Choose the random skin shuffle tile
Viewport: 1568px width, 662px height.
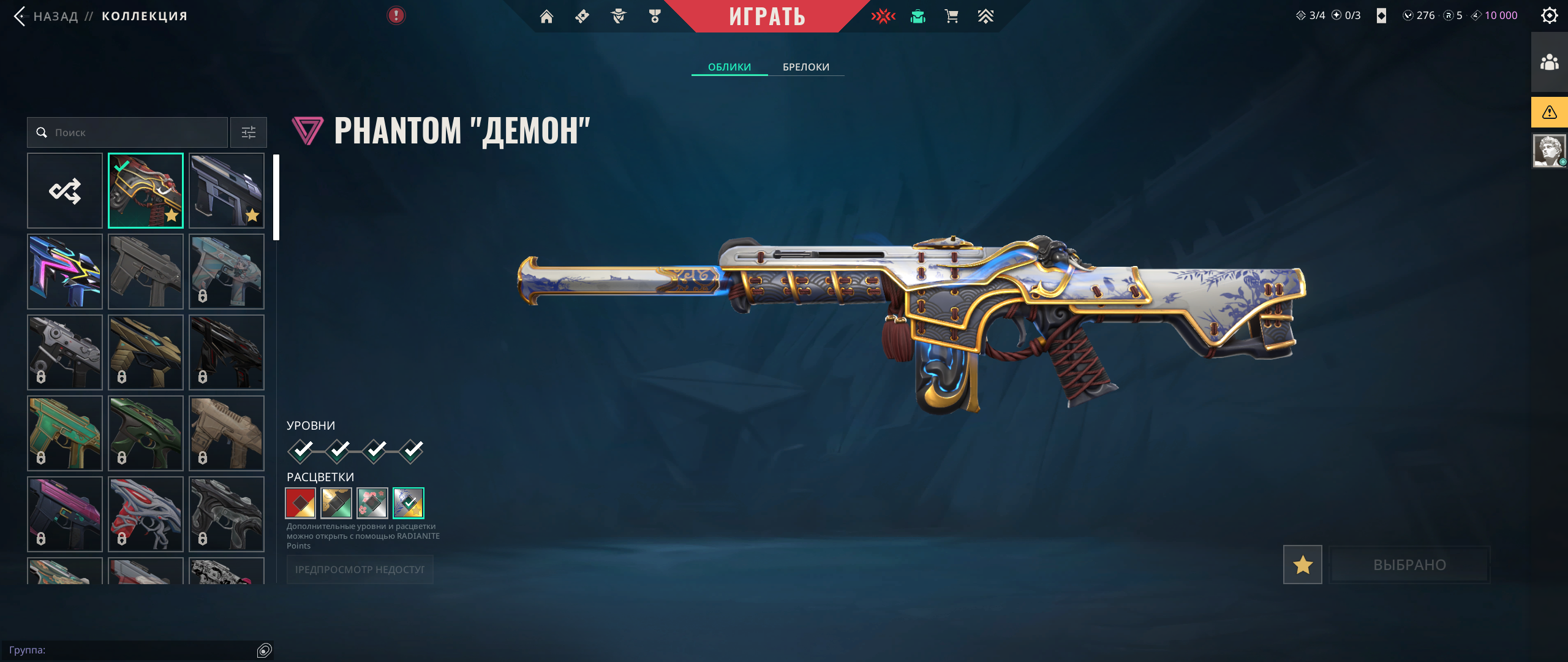tap(65, 191)
